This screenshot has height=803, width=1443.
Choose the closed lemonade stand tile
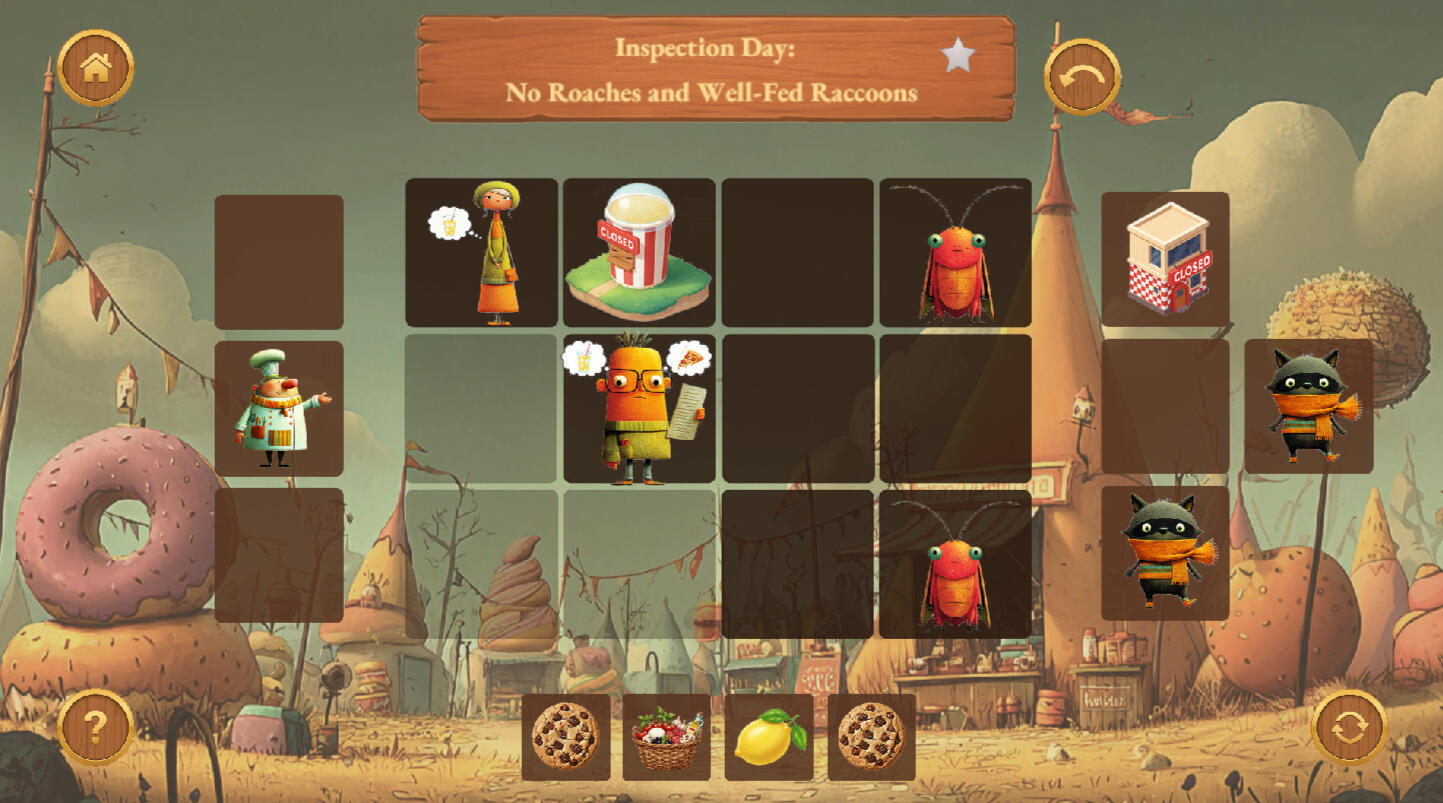pos(639,252)
